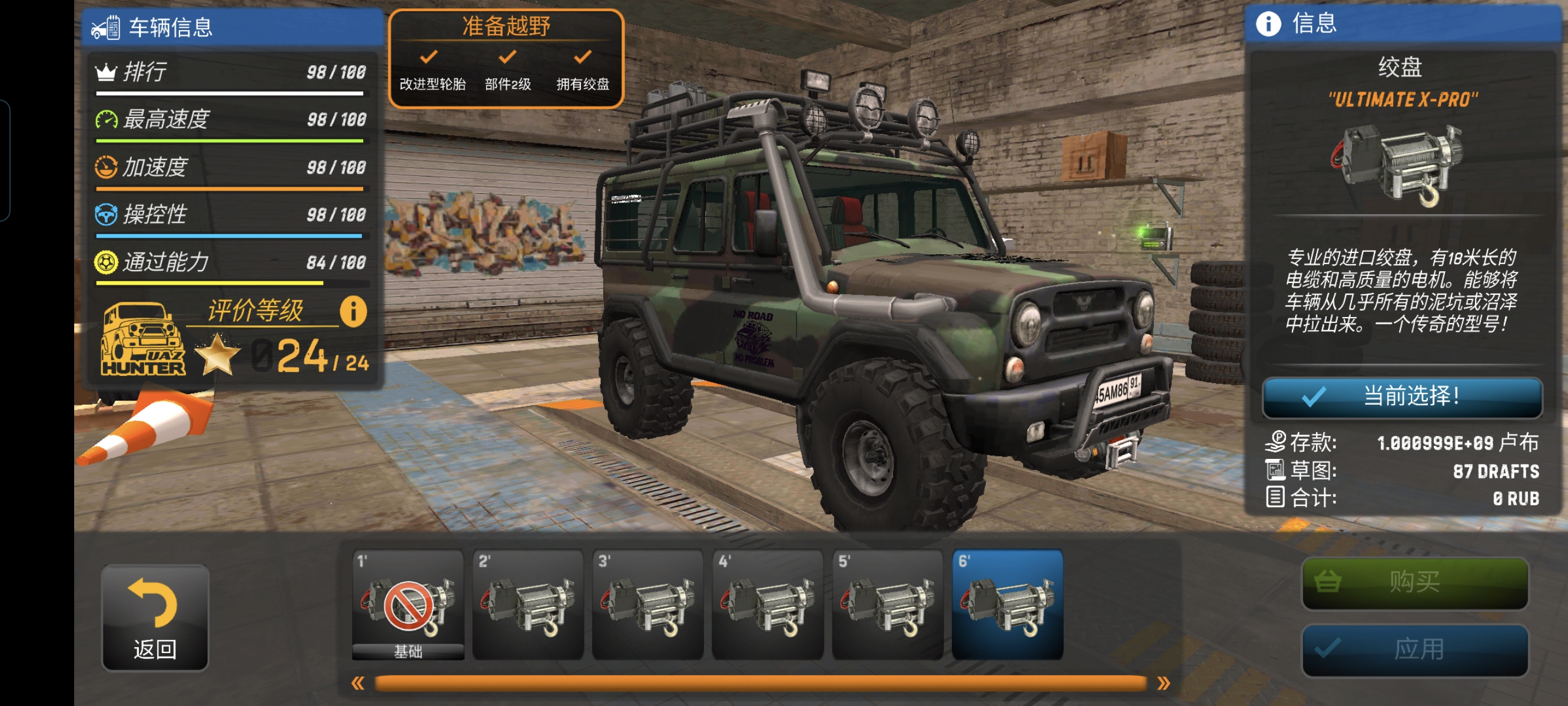Choose winch option number 2
Viewport: 1568px width, 706px height.
click(528, 604)
